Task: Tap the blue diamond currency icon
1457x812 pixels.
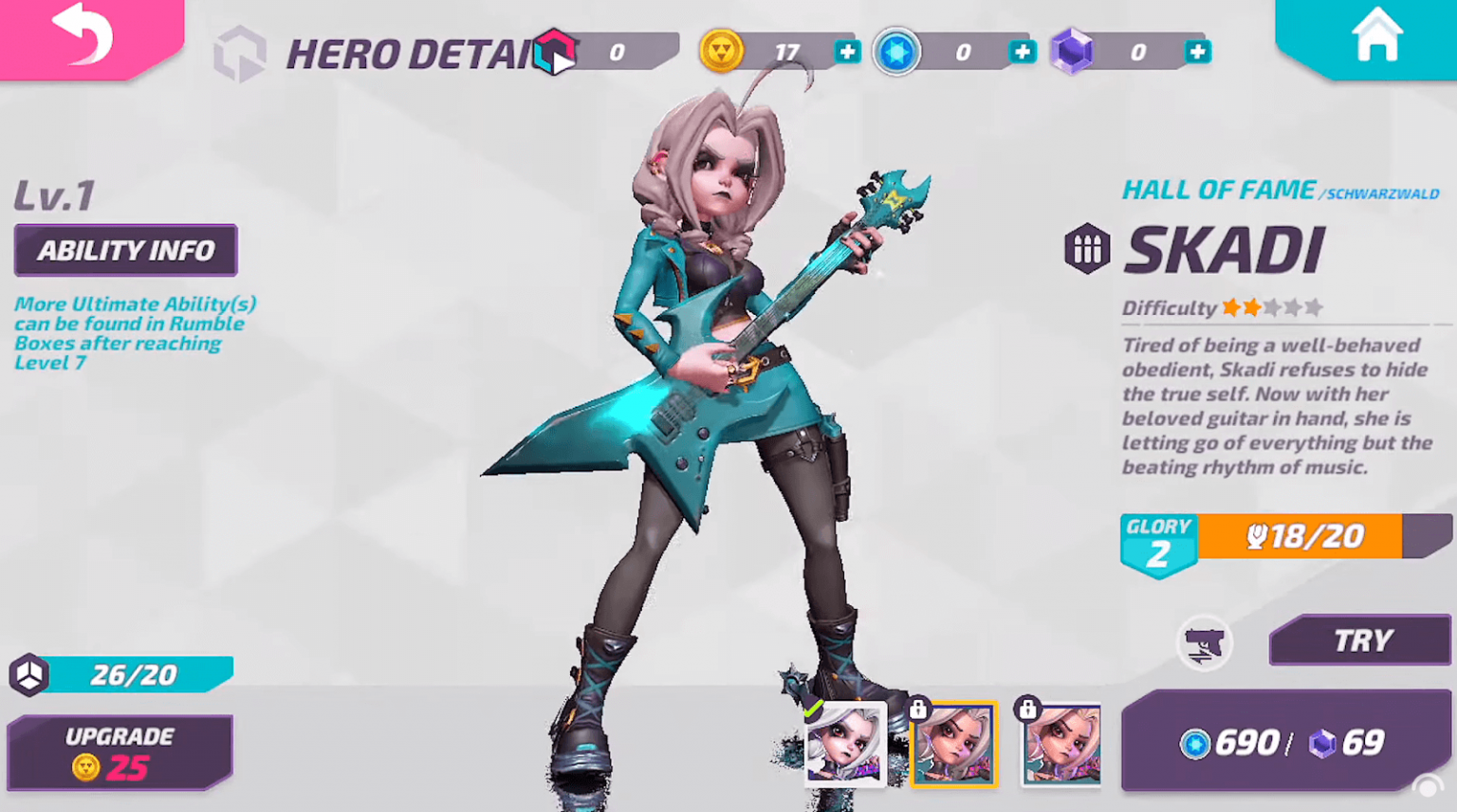Action: pos(896,52)
